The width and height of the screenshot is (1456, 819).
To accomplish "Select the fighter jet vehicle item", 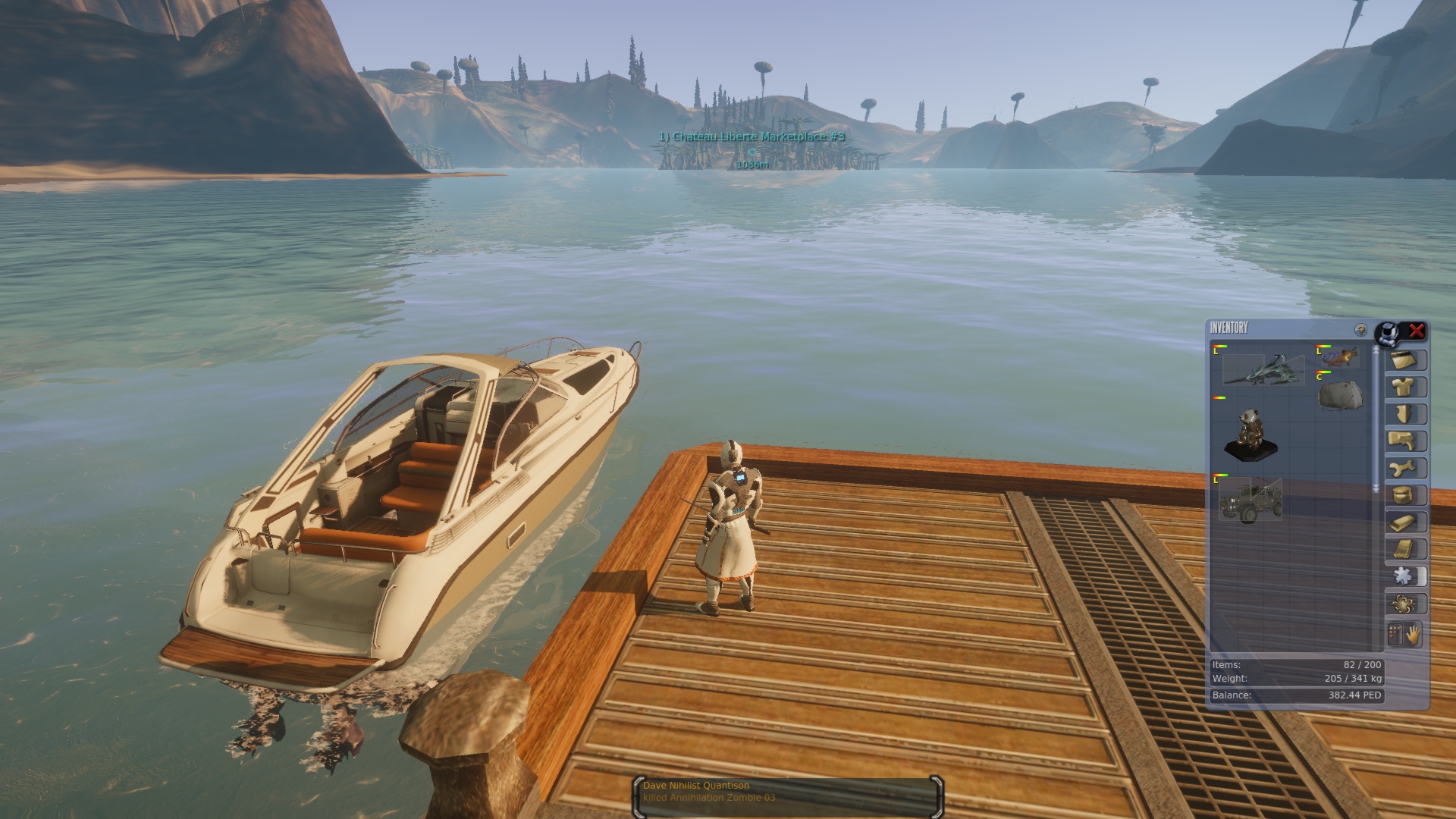I will [1263, 369].
